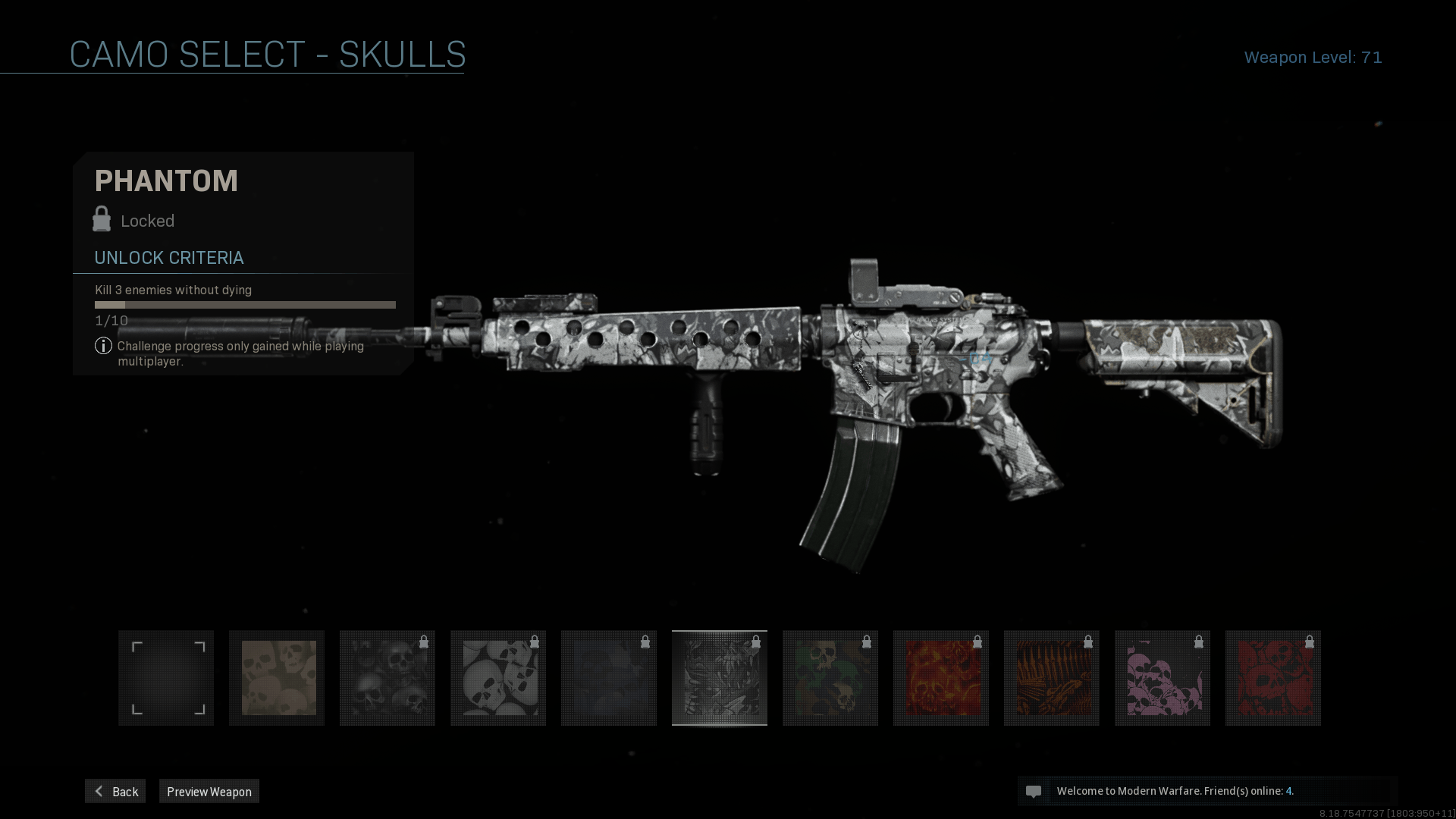Image resolution: width=1456 pixels, height=819 pixels.
Task: Go back with the Back button
Action: pyautogui.click(x=115, y=791)
